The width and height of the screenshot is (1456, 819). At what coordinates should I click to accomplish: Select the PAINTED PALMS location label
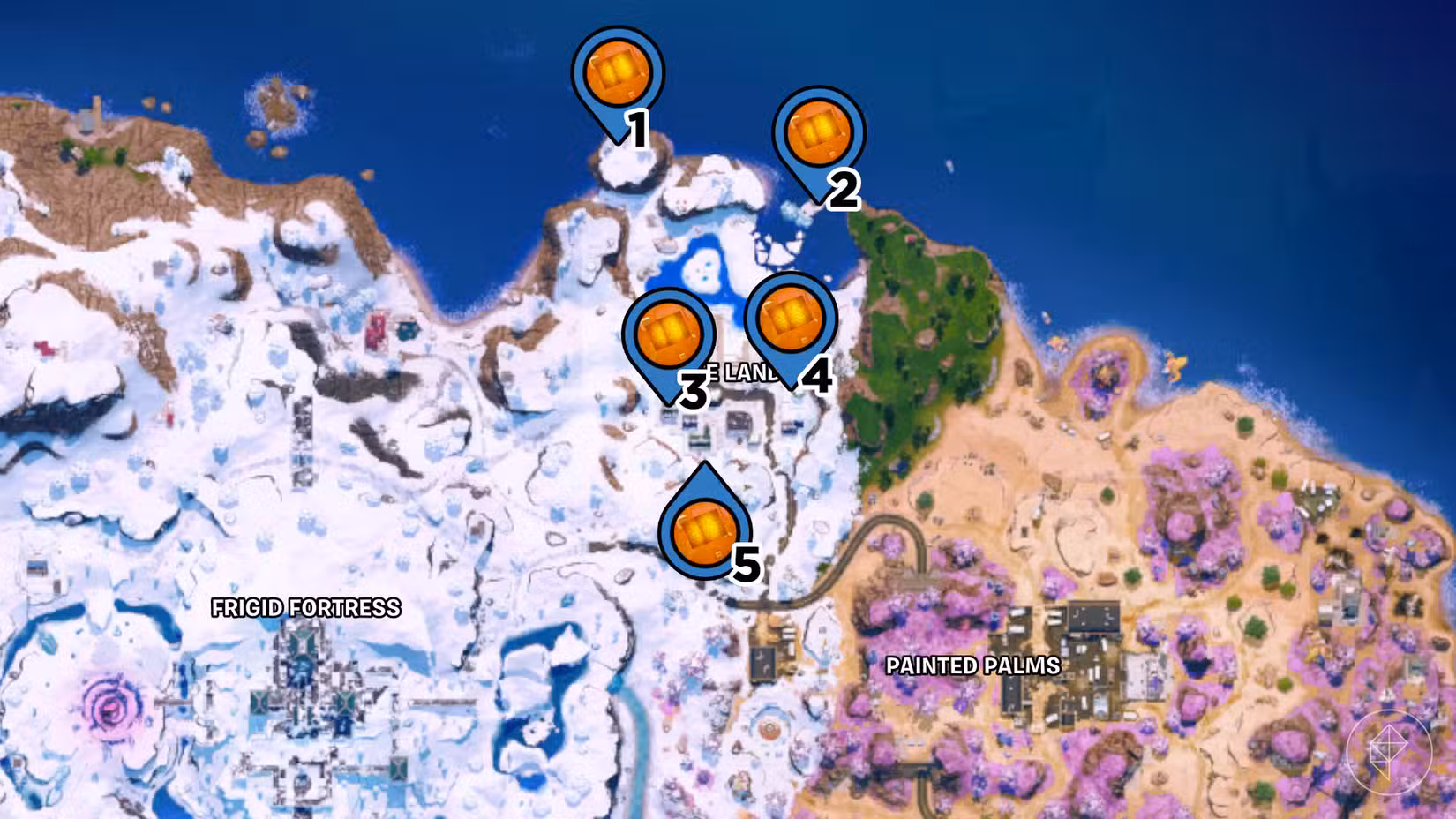pos(971,666)
